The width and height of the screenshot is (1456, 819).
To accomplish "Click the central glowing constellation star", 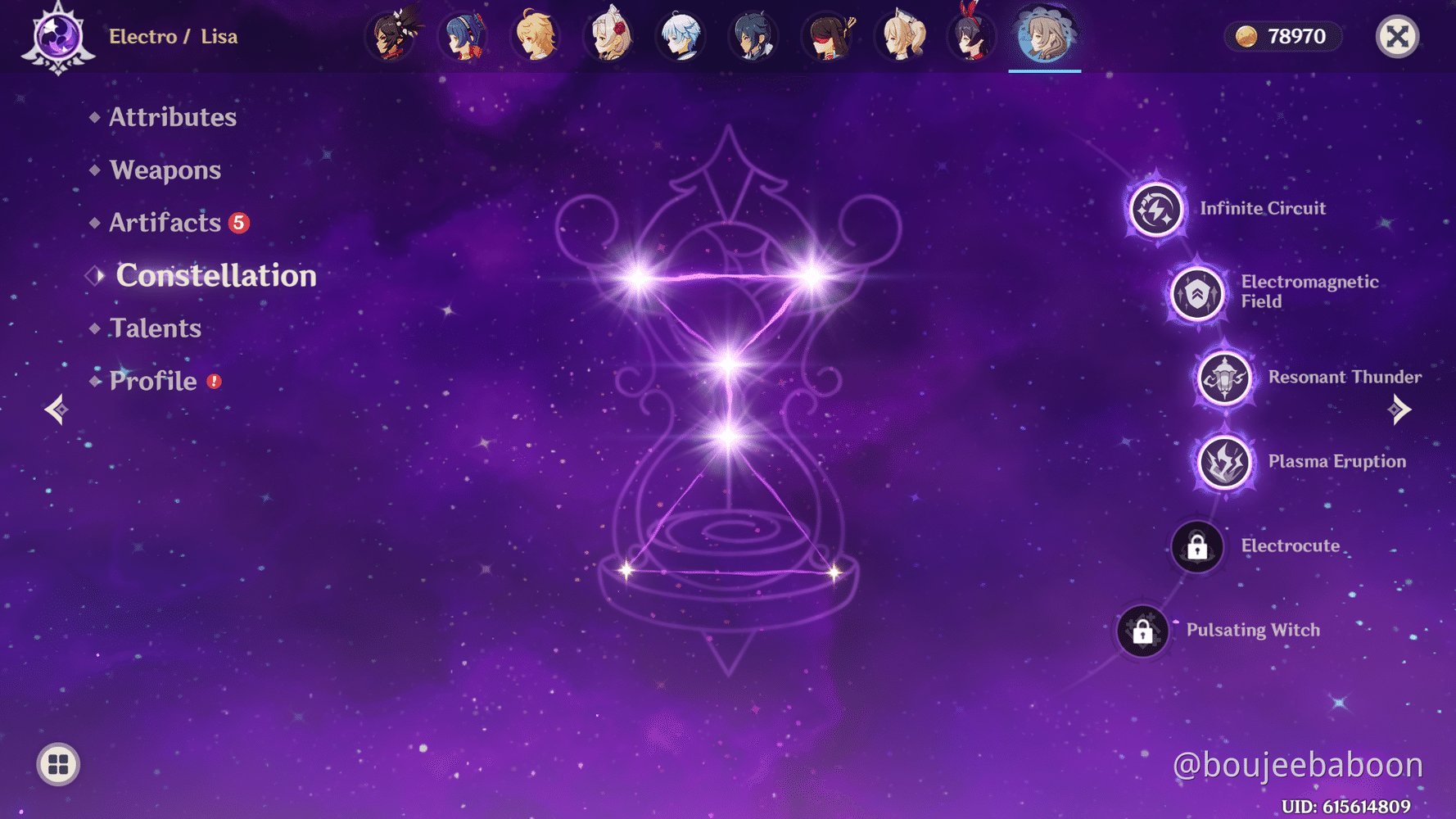I will [x=727, y=360].
